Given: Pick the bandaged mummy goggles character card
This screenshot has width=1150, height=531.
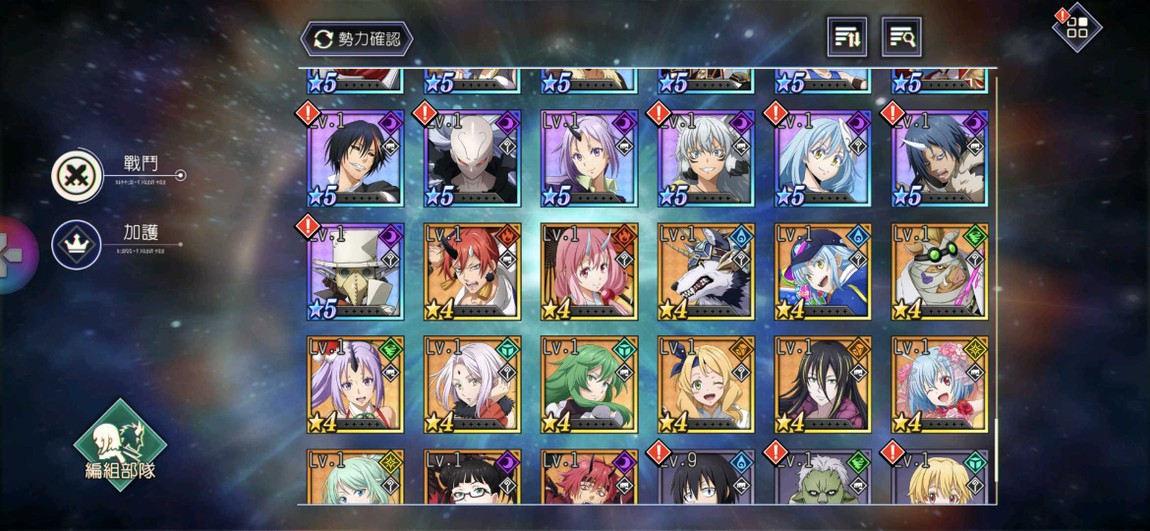Looking at the screenshot, I should (940, 272).
